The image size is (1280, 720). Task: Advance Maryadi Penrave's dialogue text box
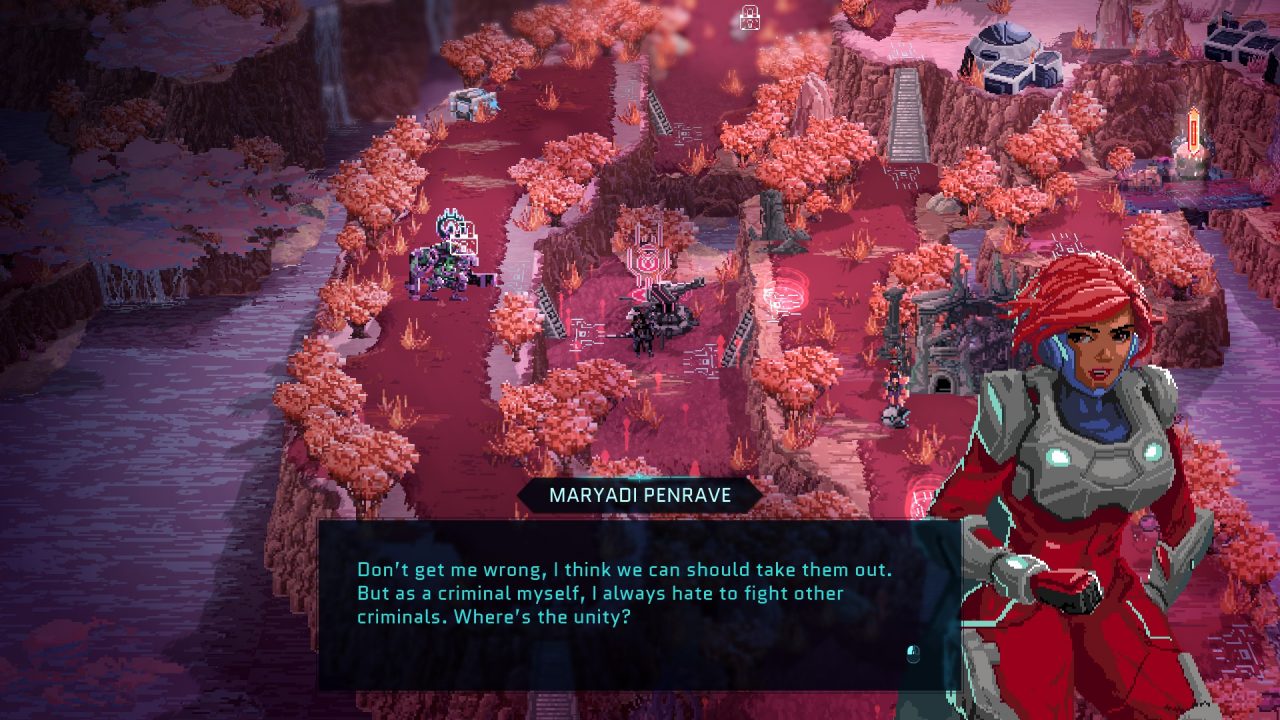coord(911,654)
